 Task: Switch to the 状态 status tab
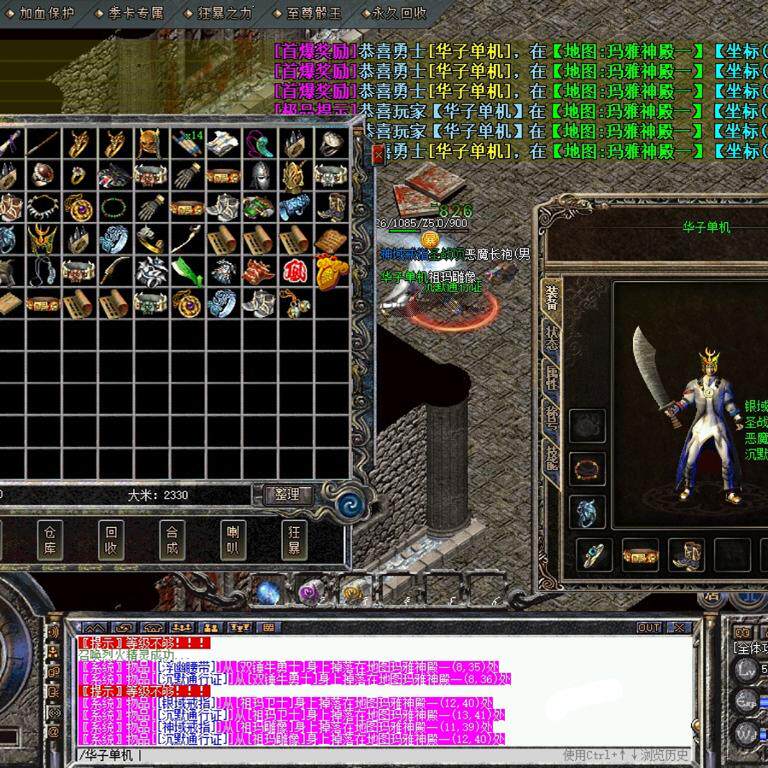(552, 335)
